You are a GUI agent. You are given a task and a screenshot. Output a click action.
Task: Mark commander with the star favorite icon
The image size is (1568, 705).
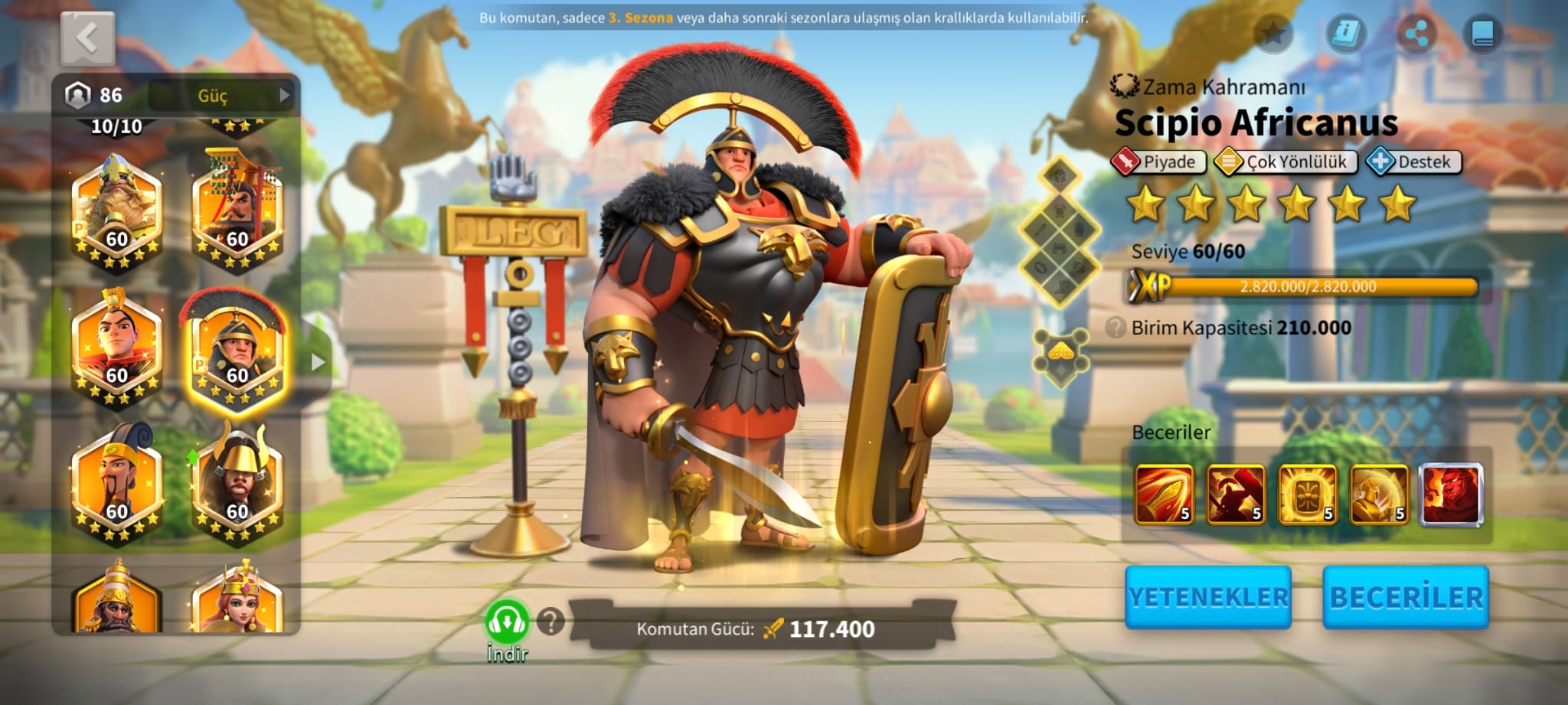pos(1272,34)
